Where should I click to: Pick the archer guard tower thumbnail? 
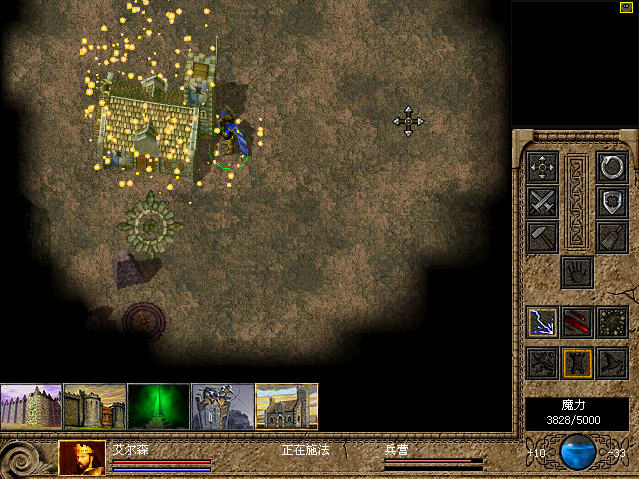pyautogui.click(x=223, y=407)
